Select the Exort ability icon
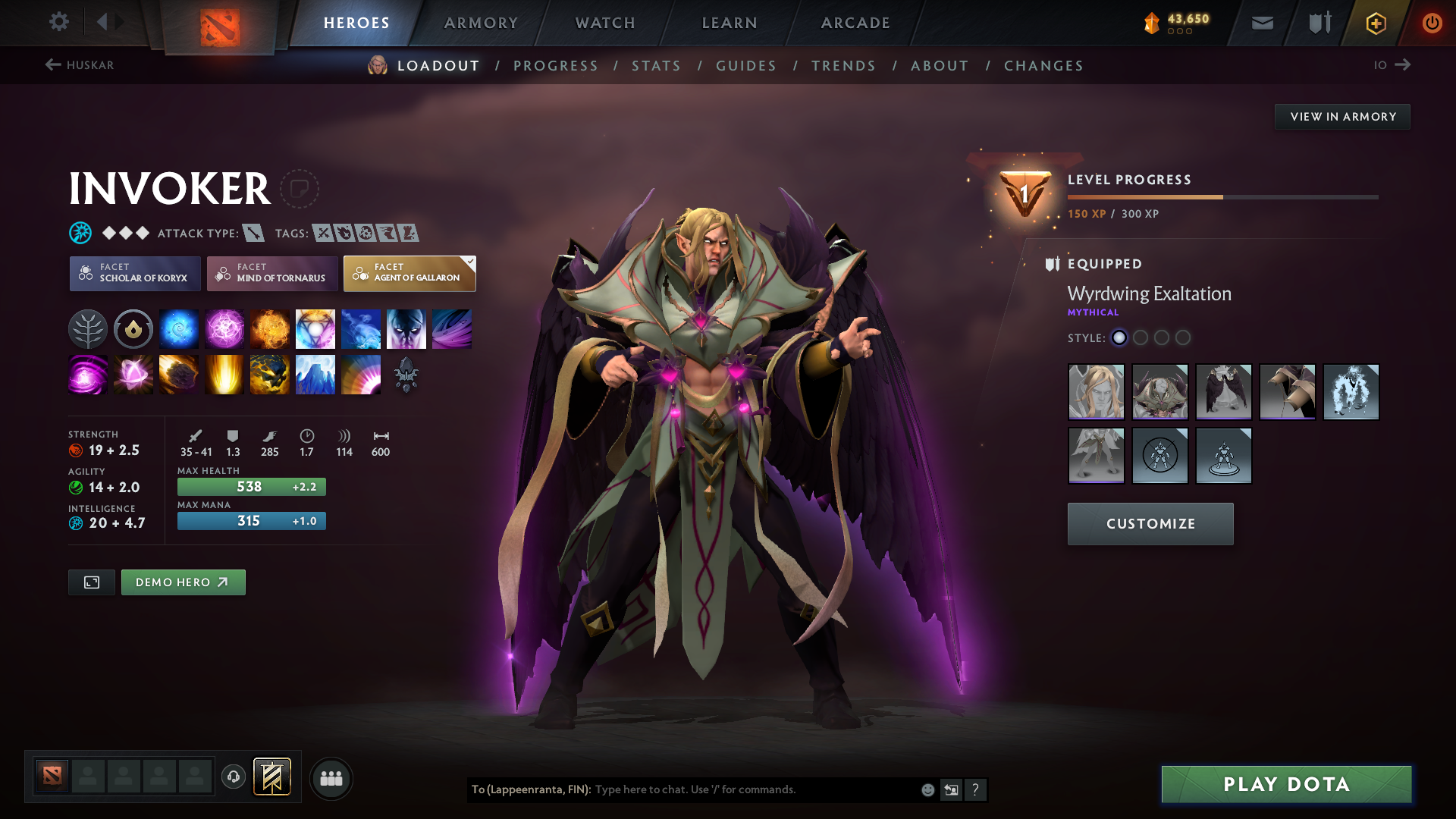This screenshot has height=819, width=1456. coord(270,328)
